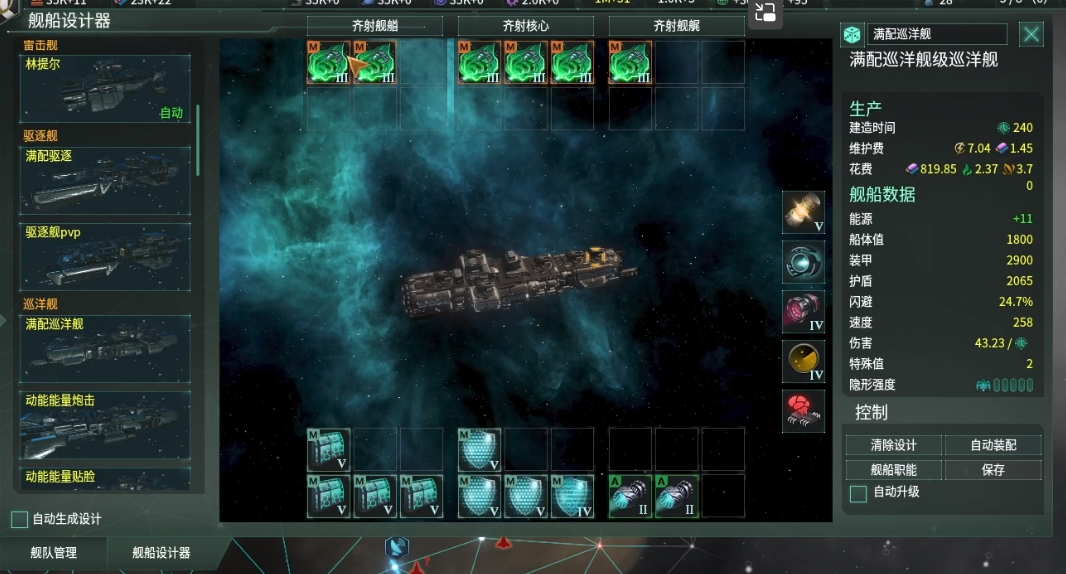Viewport: 1066px width, 574px height.
Task: Toggle the 自动升级 checkbox
Action: click(x=858, y=494)
